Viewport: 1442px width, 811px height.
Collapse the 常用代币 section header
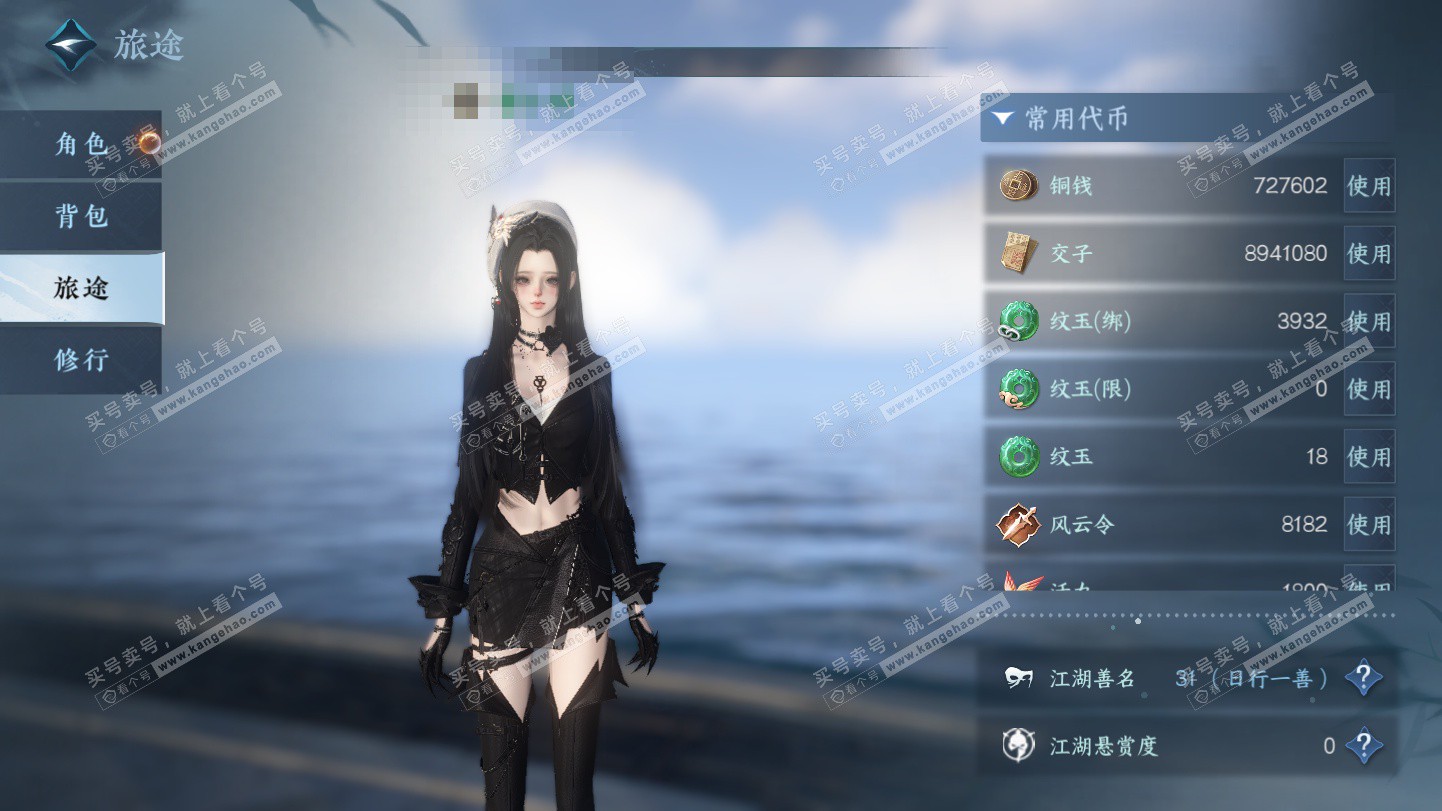click(1003, 119)
